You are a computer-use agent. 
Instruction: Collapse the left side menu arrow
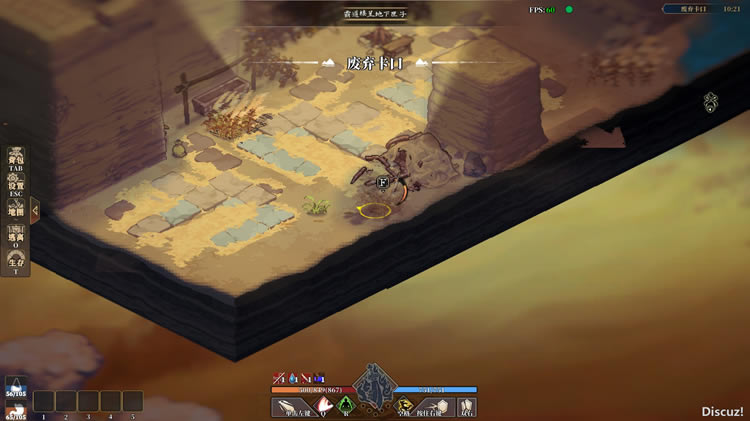point(35,210)
